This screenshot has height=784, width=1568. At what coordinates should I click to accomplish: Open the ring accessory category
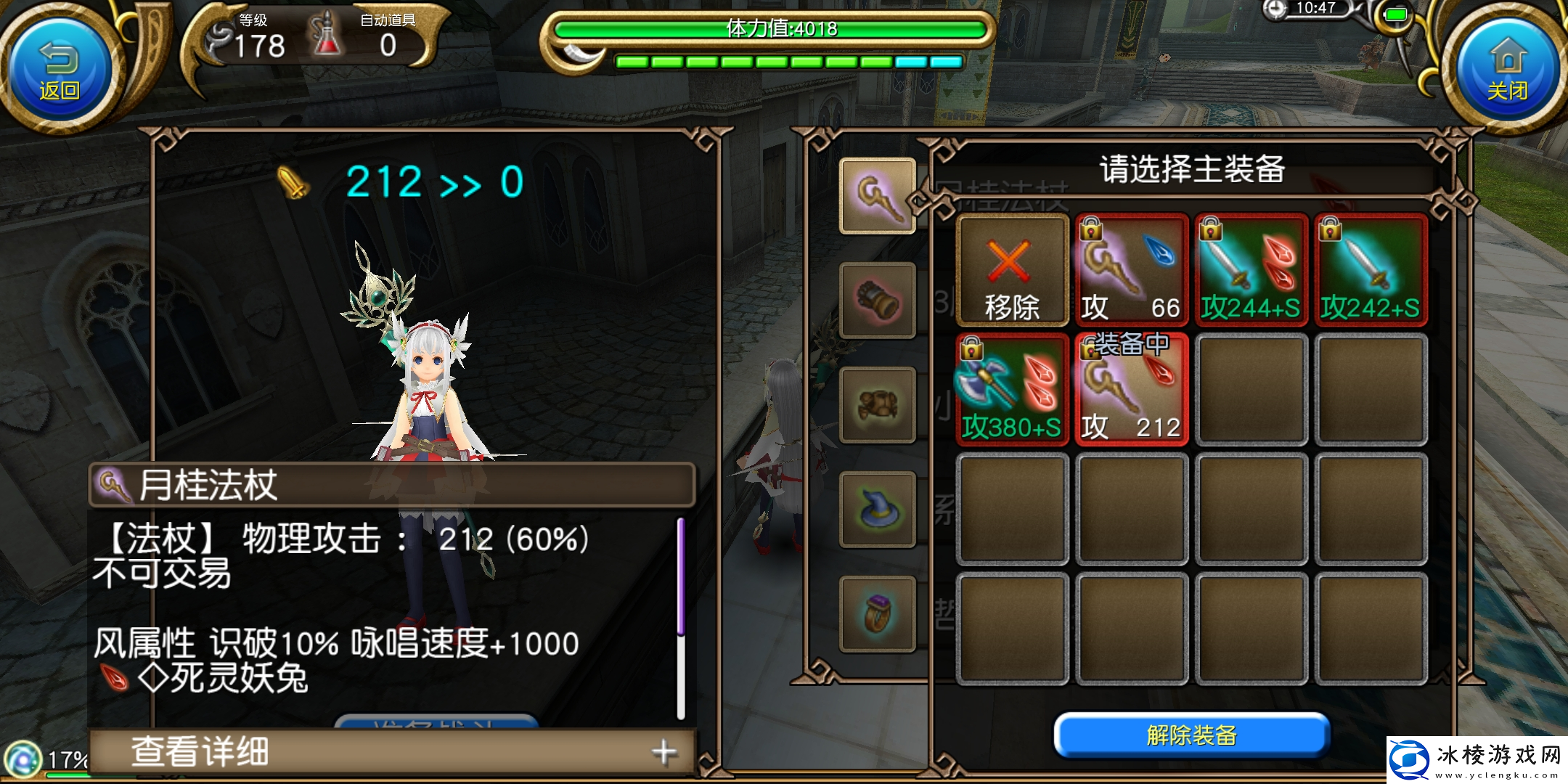[877, 614]
